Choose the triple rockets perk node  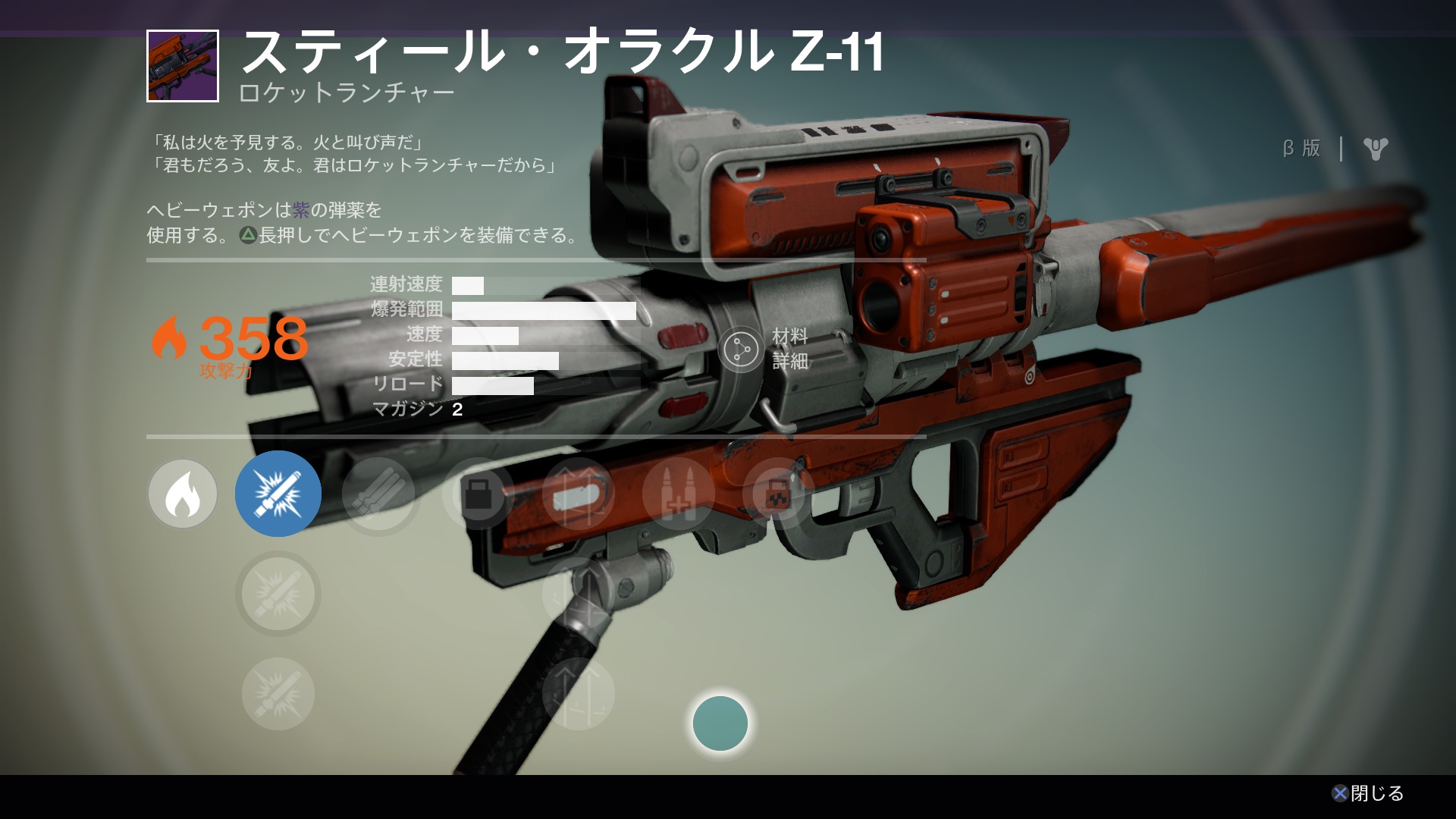(x=378, y=494)
